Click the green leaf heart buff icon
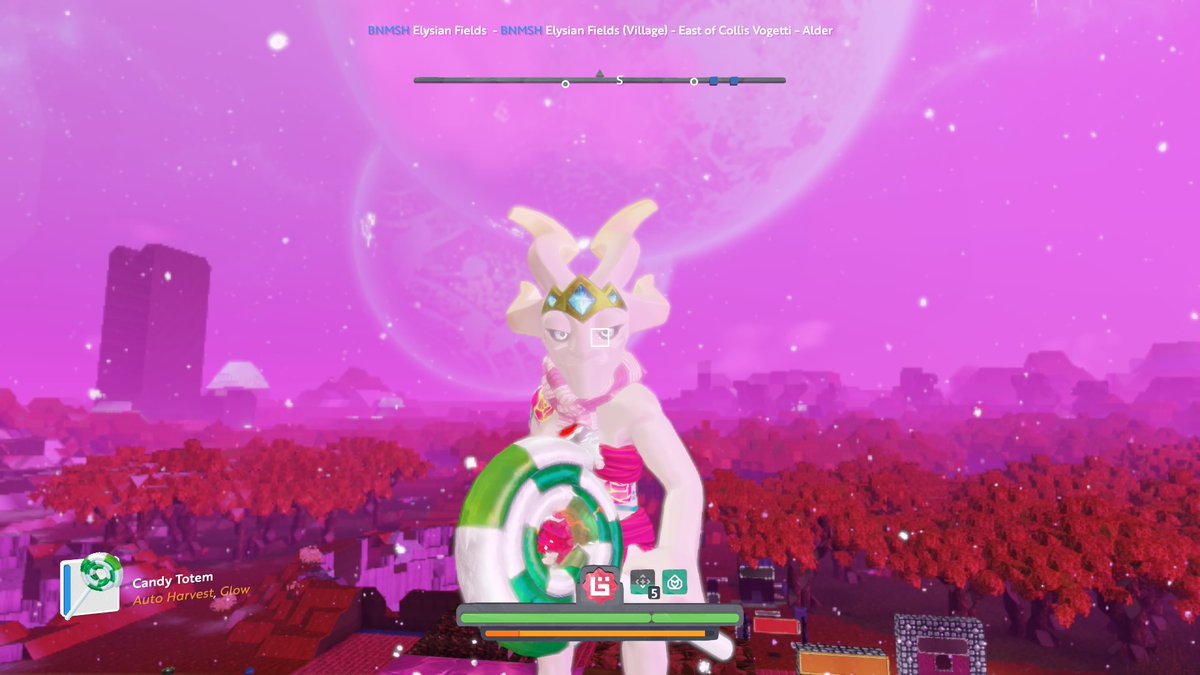Viewport: 1200px width, 675px height. click(x=674, y=580)
